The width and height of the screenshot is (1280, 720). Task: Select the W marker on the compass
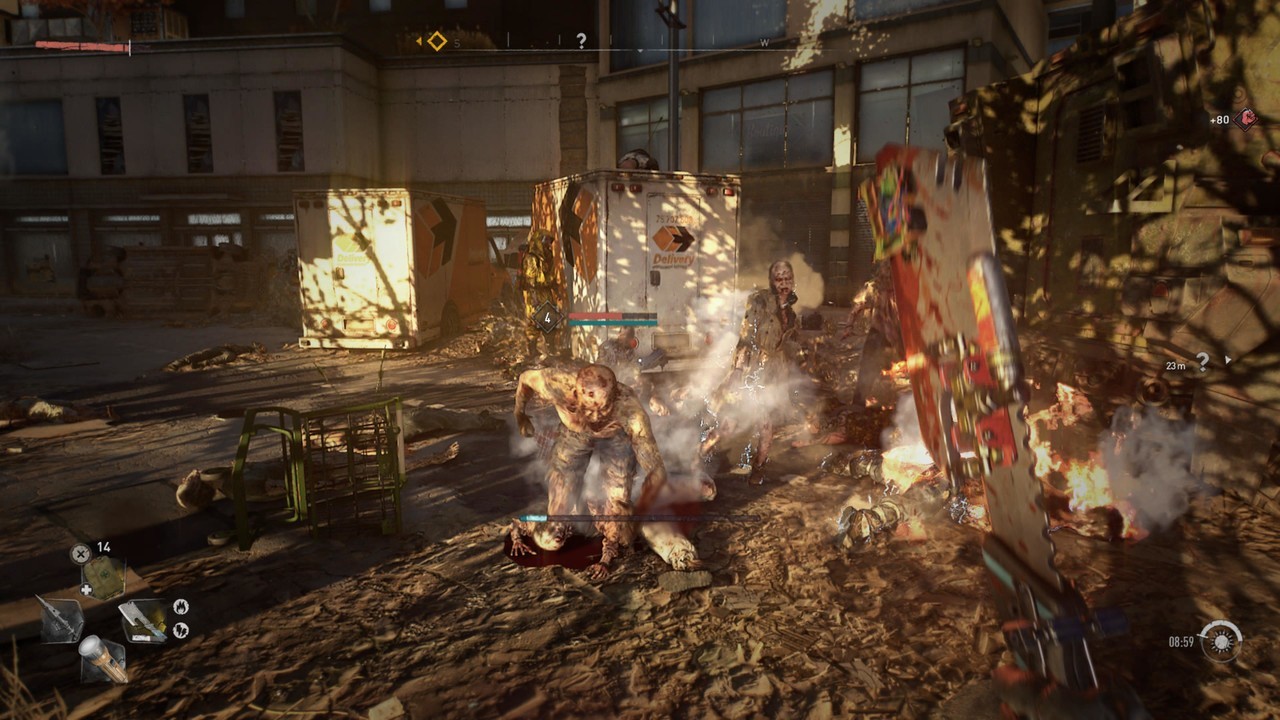[763, 43]
